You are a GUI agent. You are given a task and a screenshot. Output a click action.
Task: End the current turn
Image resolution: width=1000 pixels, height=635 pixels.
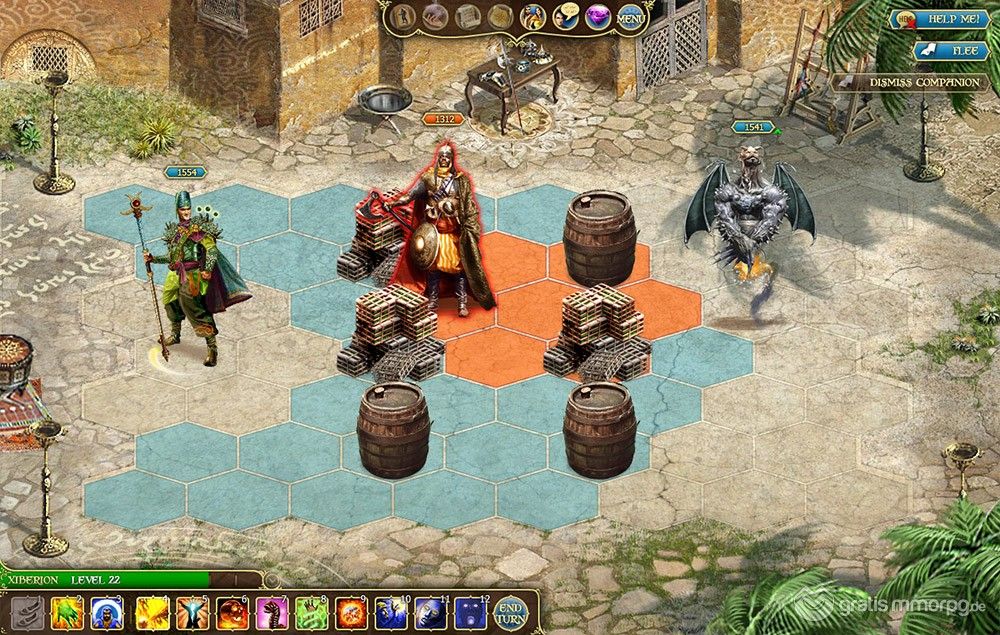[511, 611]
